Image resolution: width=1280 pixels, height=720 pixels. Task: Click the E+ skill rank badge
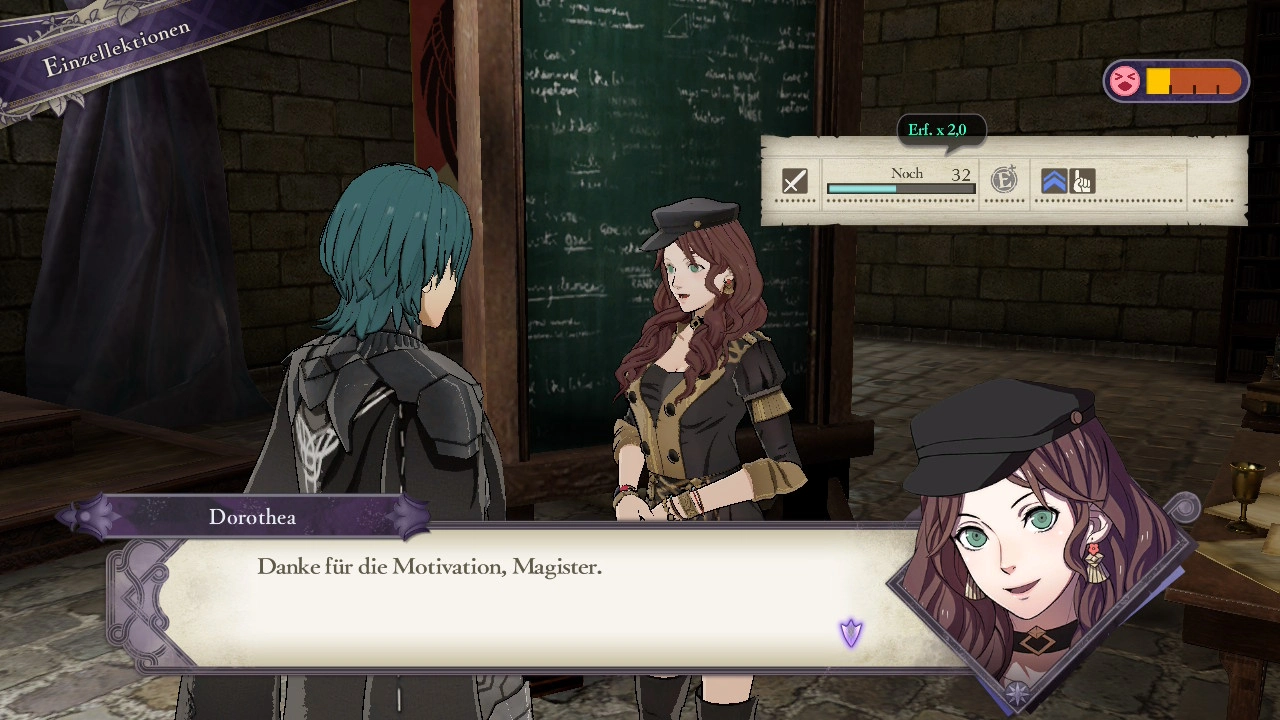pyautogui.click(x=1004, y=180)
